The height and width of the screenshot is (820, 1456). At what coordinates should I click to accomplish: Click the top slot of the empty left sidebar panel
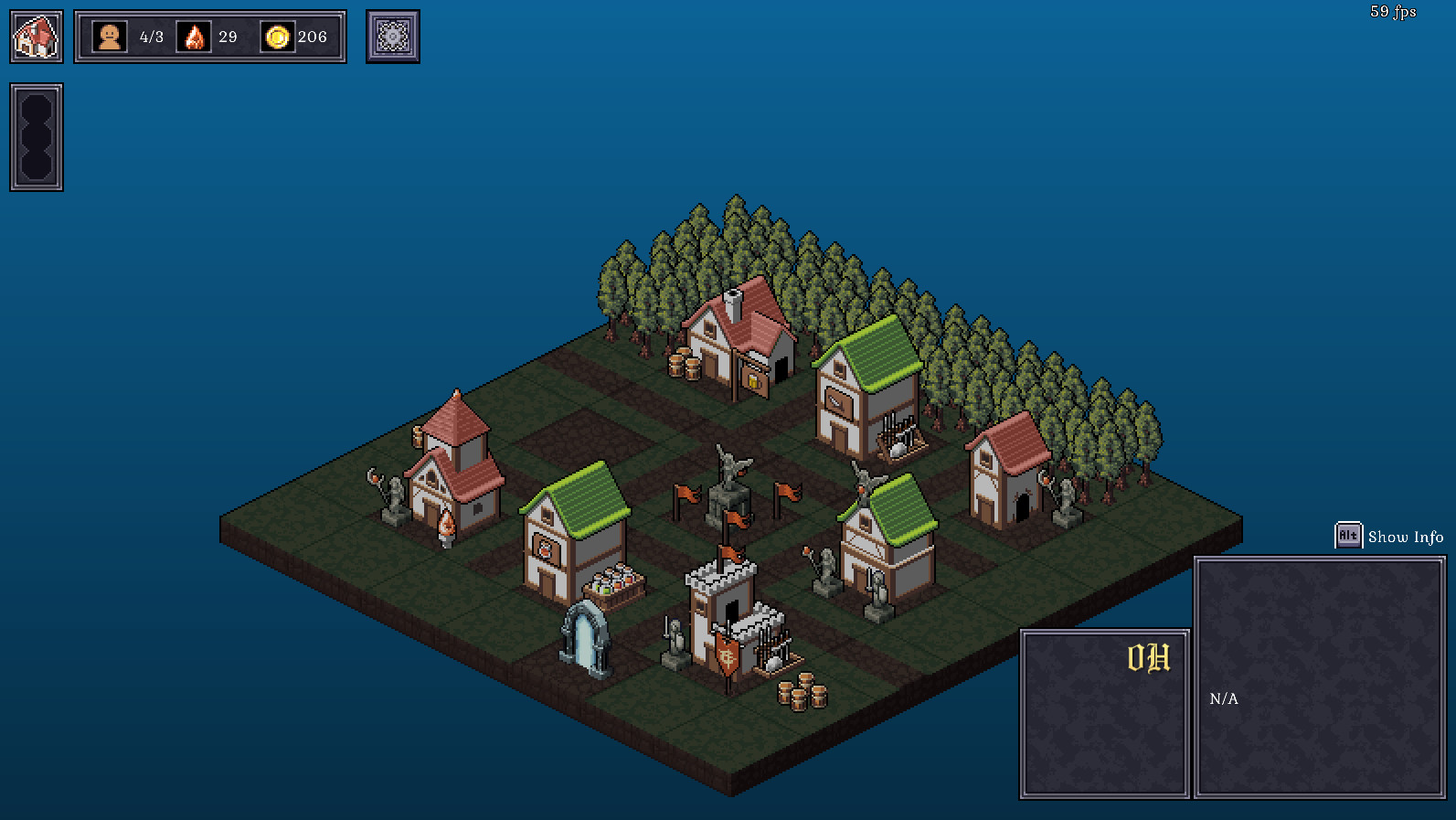pos(37,107)
